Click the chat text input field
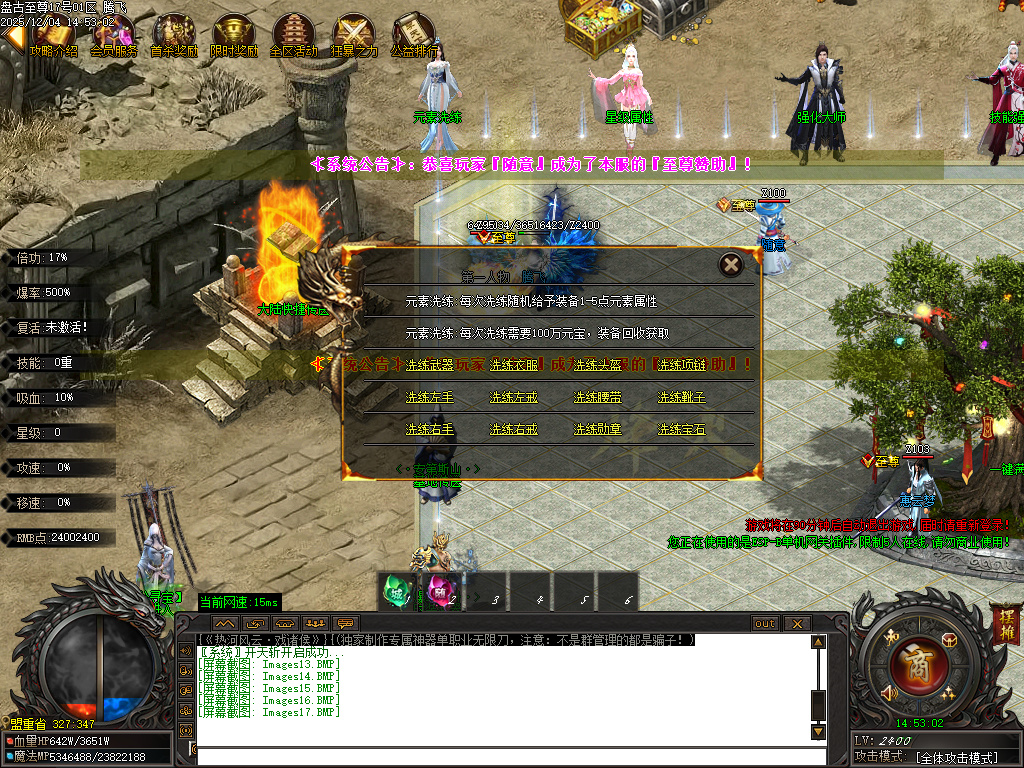The width and height of the screenshot is (1024, 768). 500,756
